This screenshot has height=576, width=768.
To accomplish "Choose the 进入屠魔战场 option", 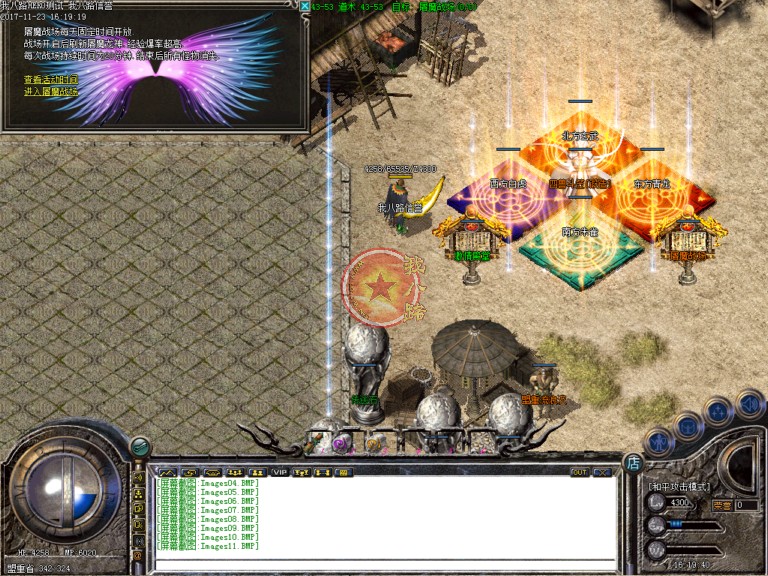I will (50, 91).
